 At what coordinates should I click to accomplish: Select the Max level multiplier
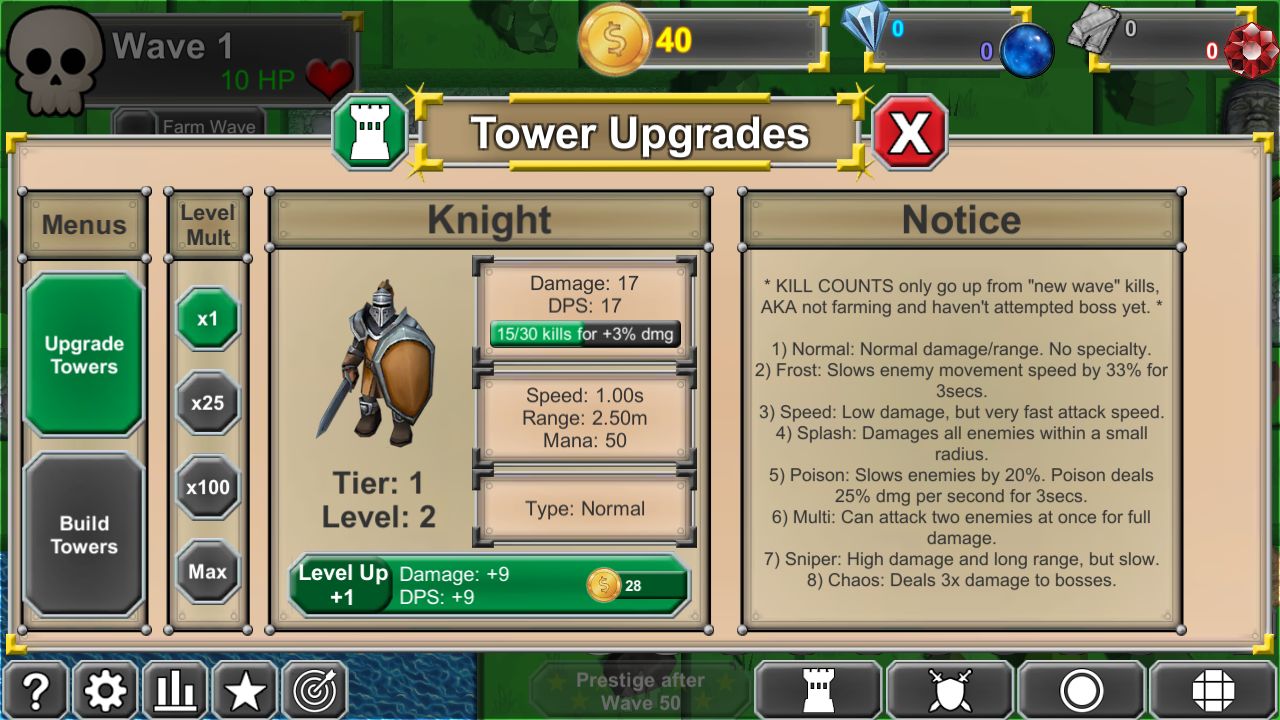pyautogui.click(x=208, y=572)
